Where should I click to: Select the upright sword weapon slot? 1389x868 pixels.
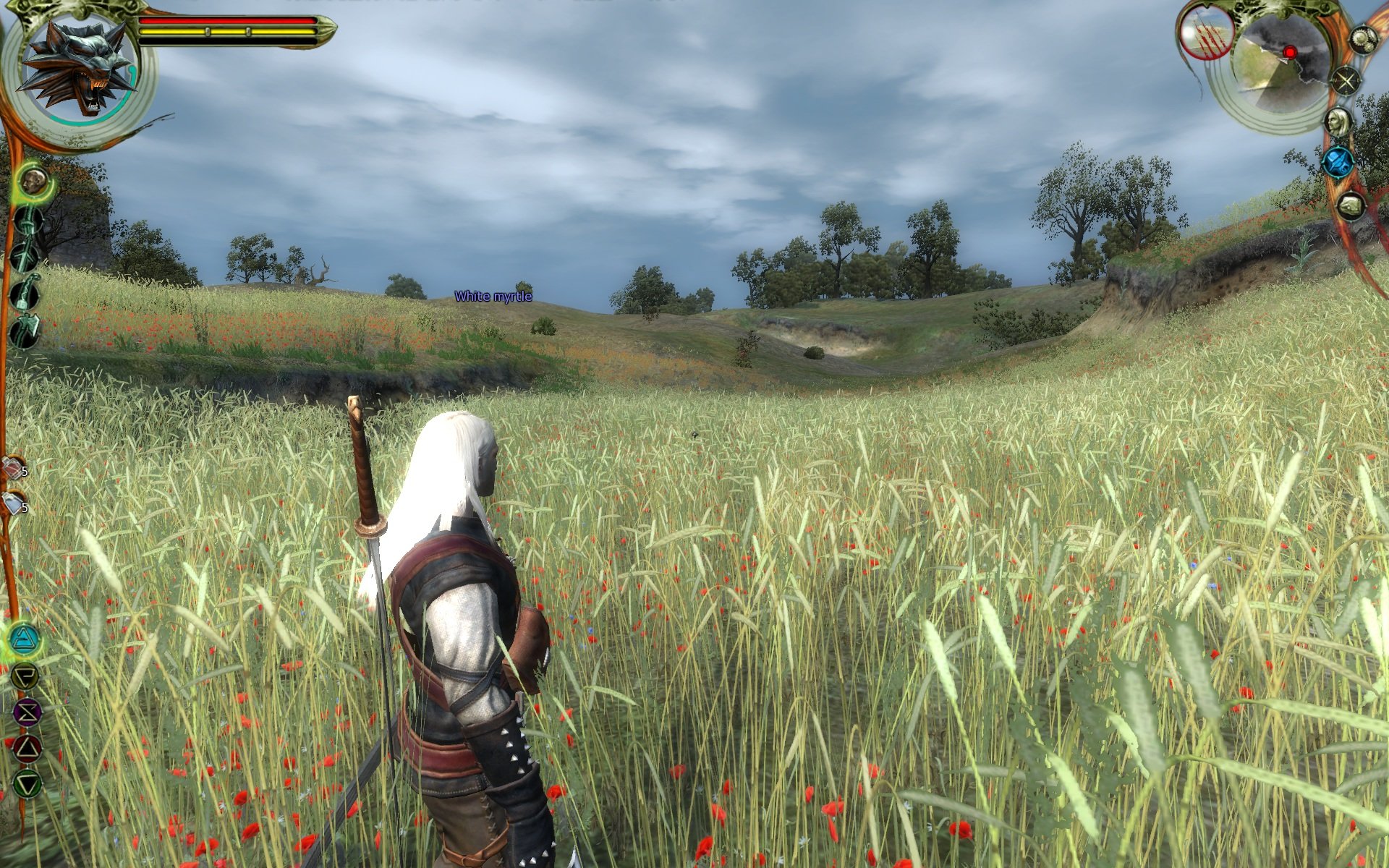pyautogui.click(x=27, y=221)
